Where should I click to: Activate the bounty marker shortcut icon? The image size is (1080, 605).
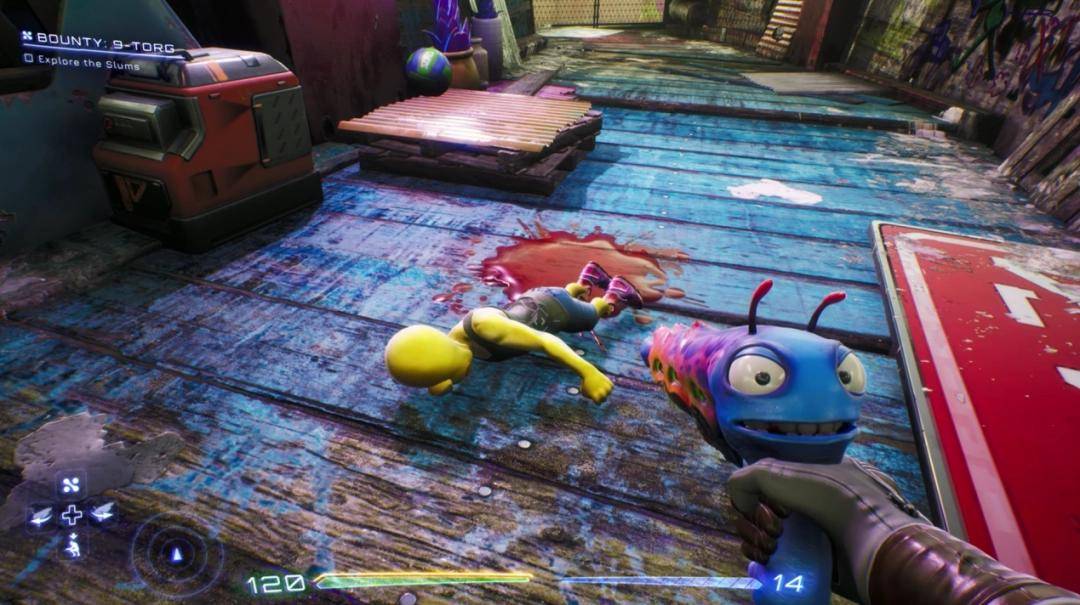click(x=72, y=485)
